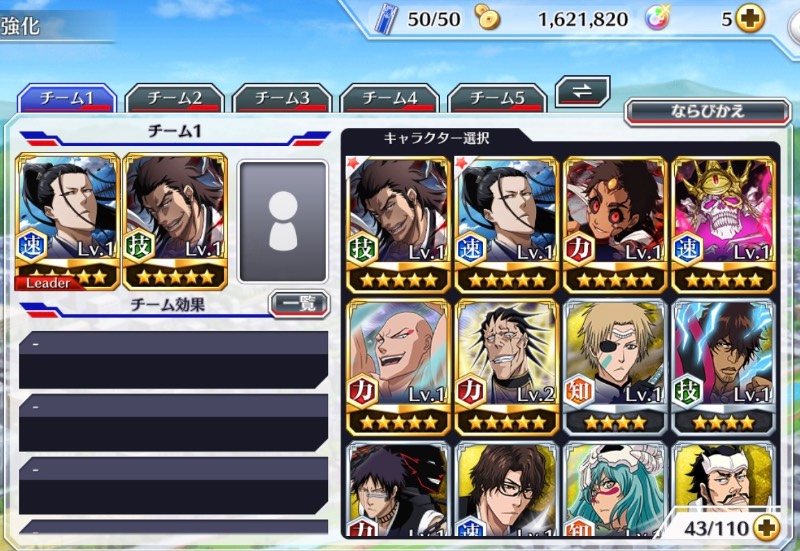Select the green-haired skull mask character card
The height and width of the screenshot is (551, 800).
[x=616, y=492]
